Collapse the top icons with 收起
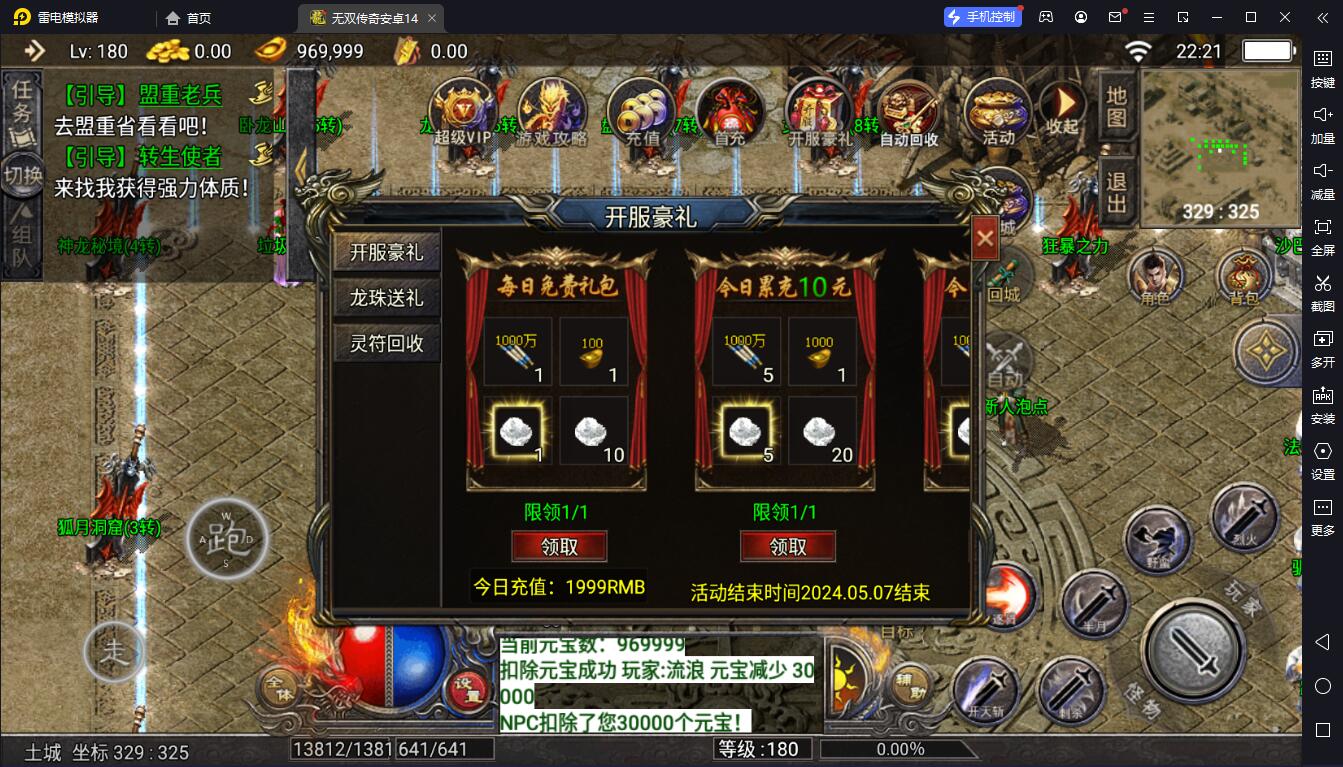This screenshot has height=767, width=1343. click(1062, 108)
